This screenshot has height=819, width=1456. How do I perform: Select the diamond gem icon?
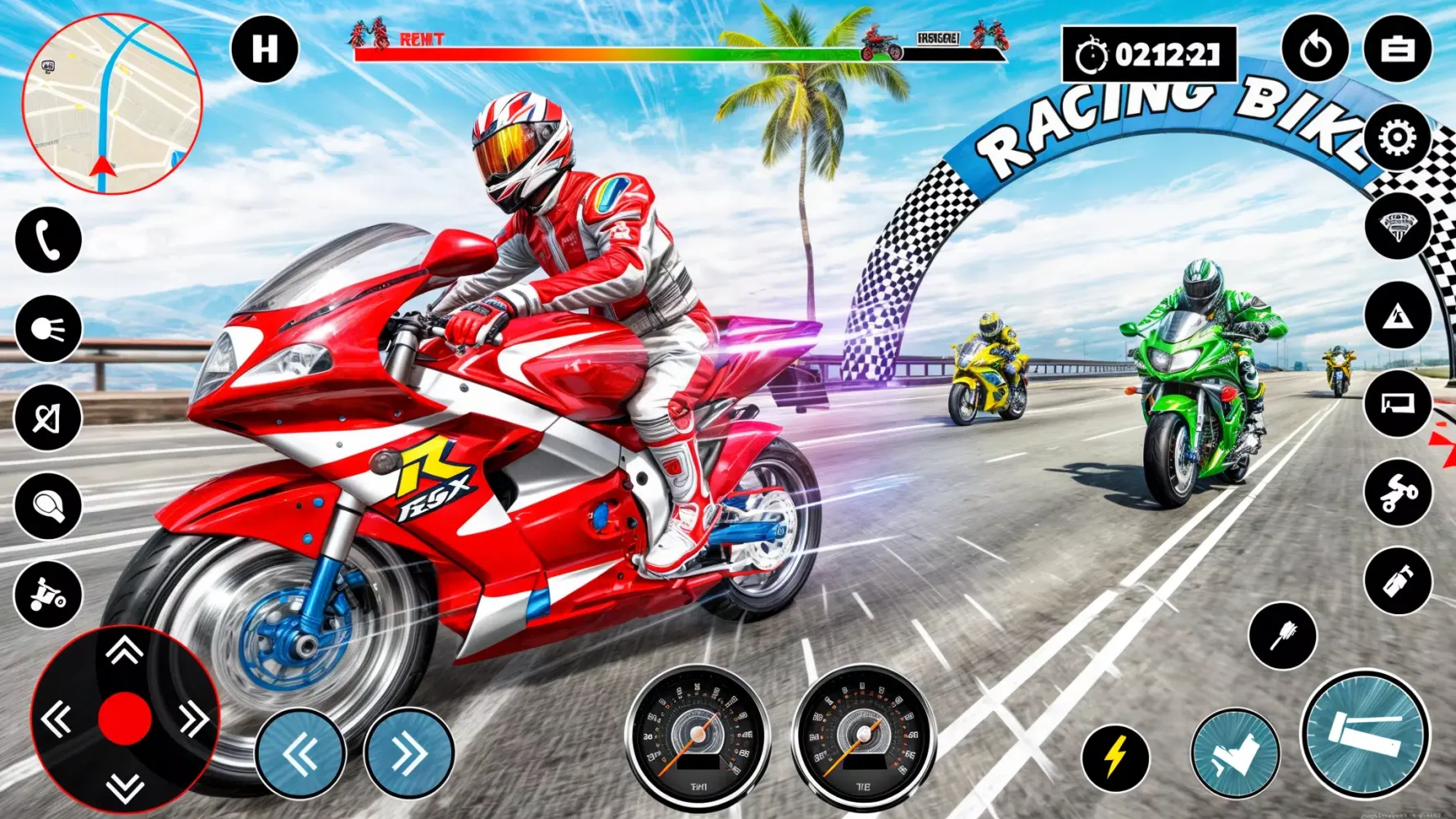(1397, 226)
